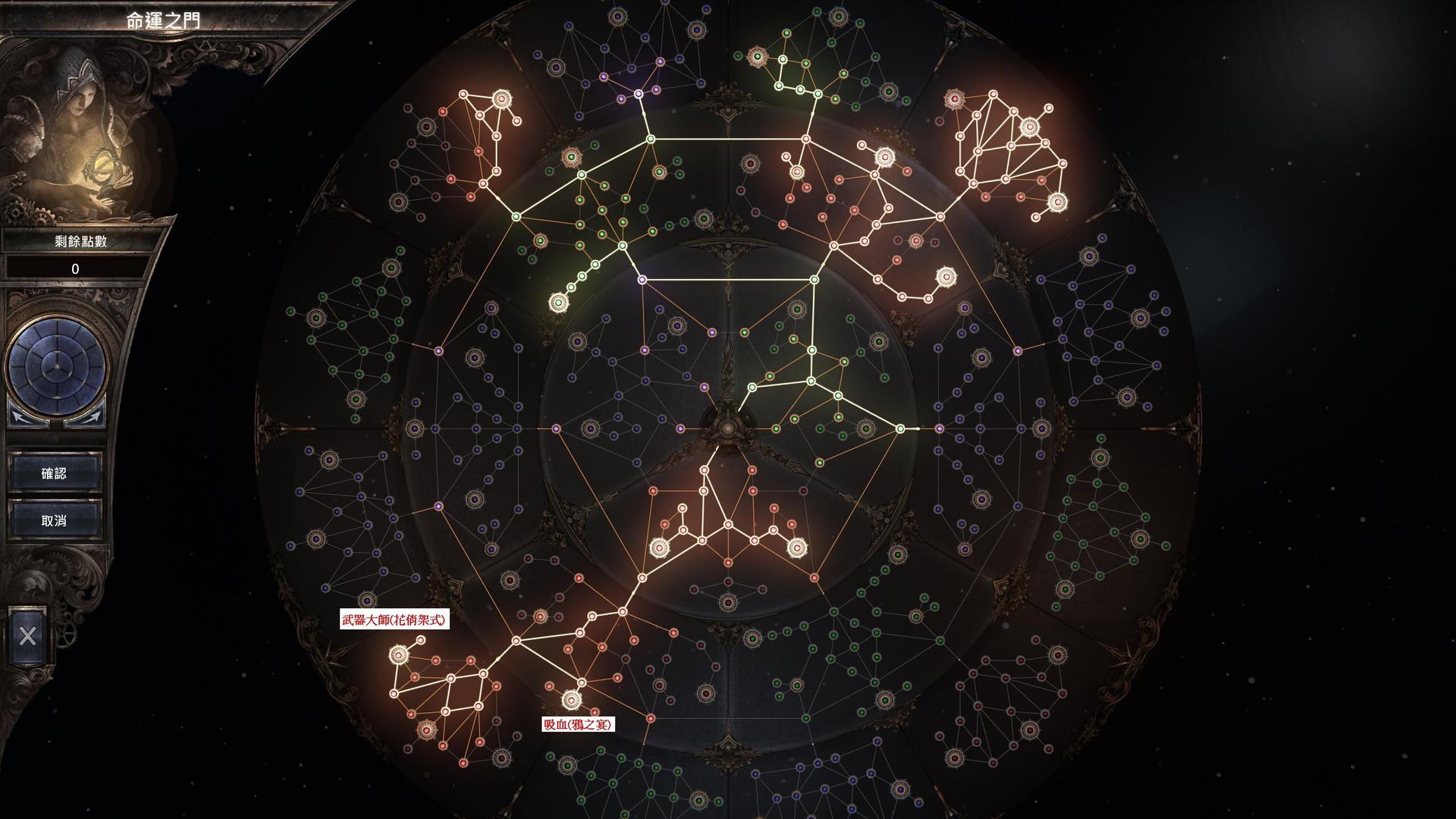Image resolution: width=1456 pixels, height=819 pixels.
Task: Confirm the skill tree with 確認
Action: pos(54,473)
